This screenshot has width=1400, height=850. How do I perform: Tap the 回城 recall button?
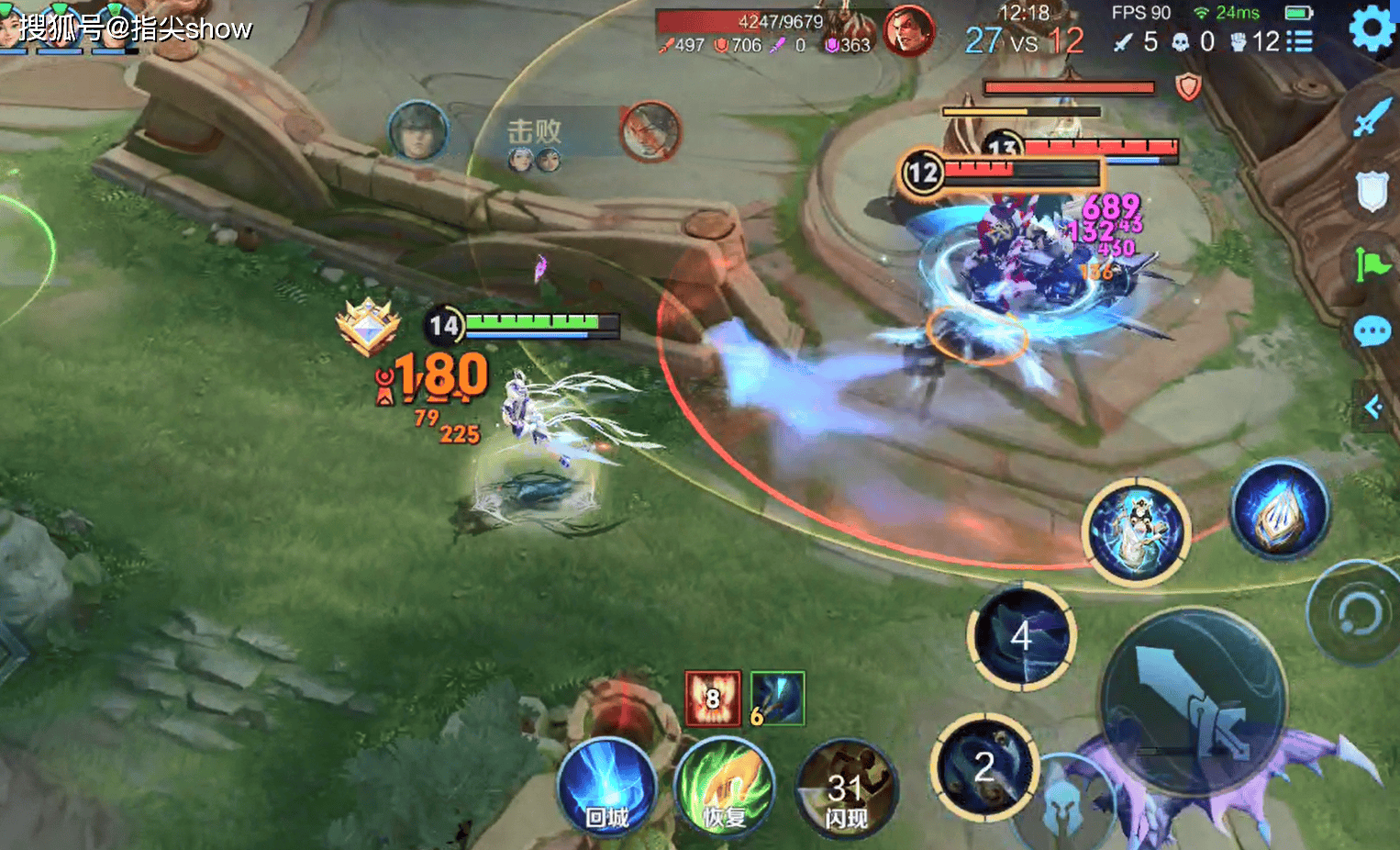(606, 788)
